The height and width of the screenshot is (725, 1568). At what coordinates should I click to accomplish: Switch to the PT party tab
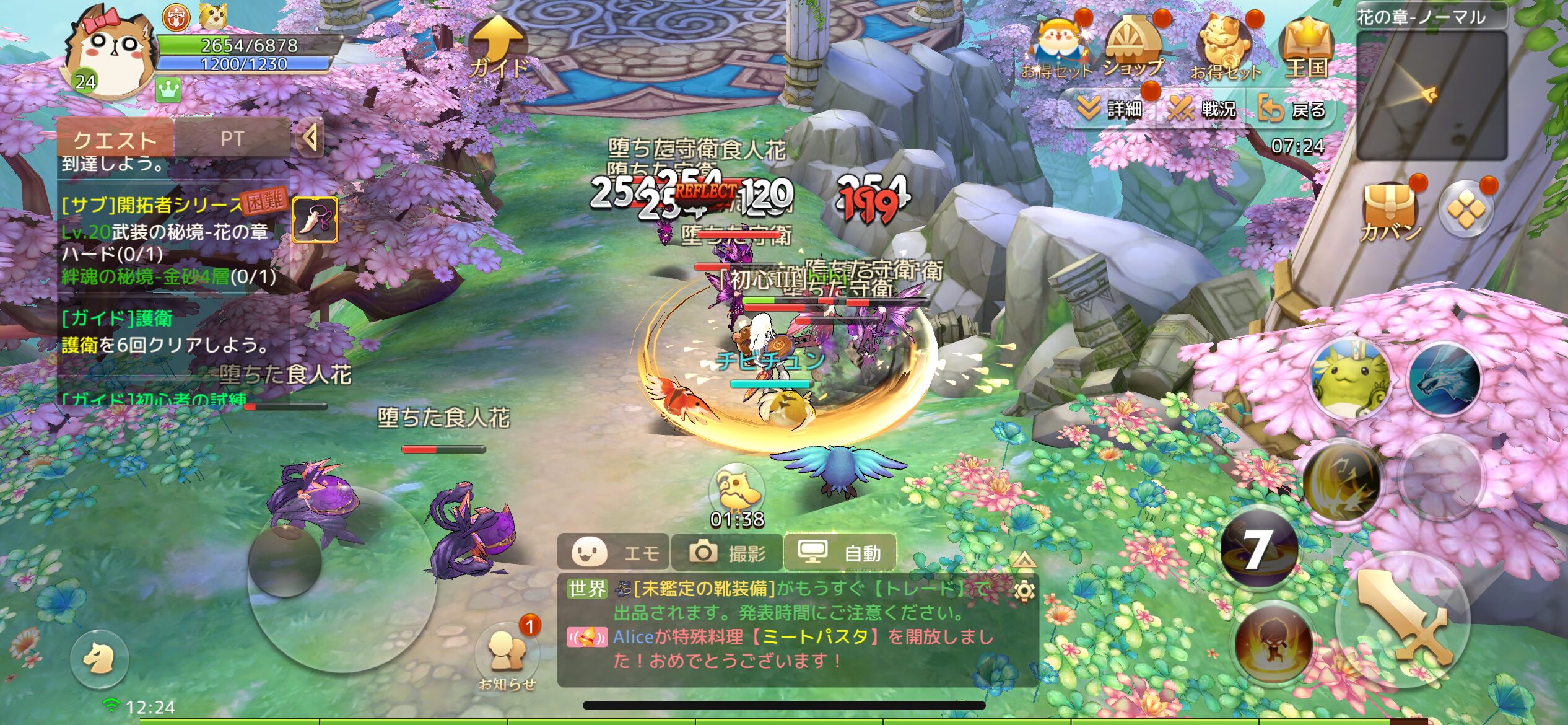point(232,139)
